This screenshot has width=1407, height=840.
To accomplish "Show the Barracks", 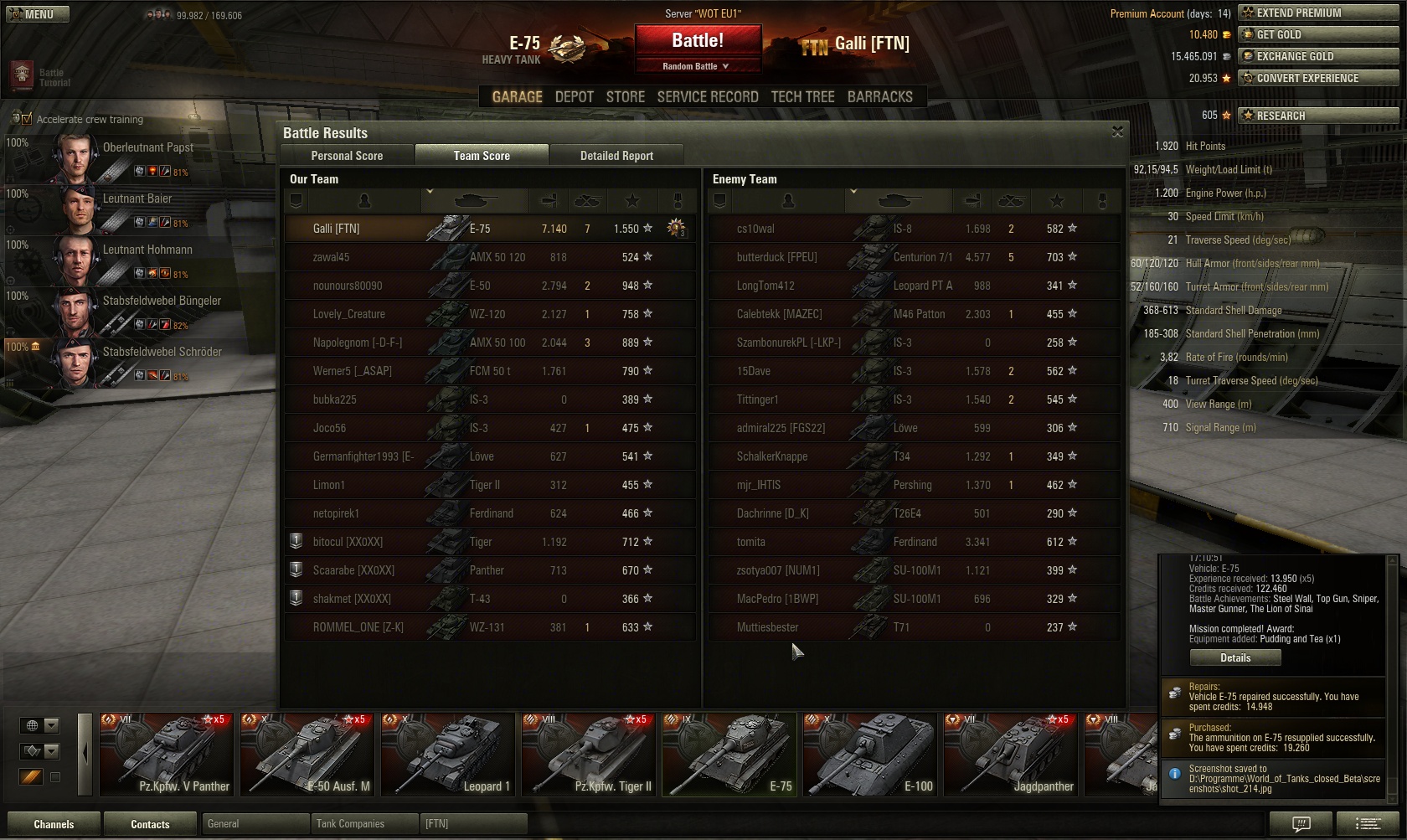I will coord(879,97).
